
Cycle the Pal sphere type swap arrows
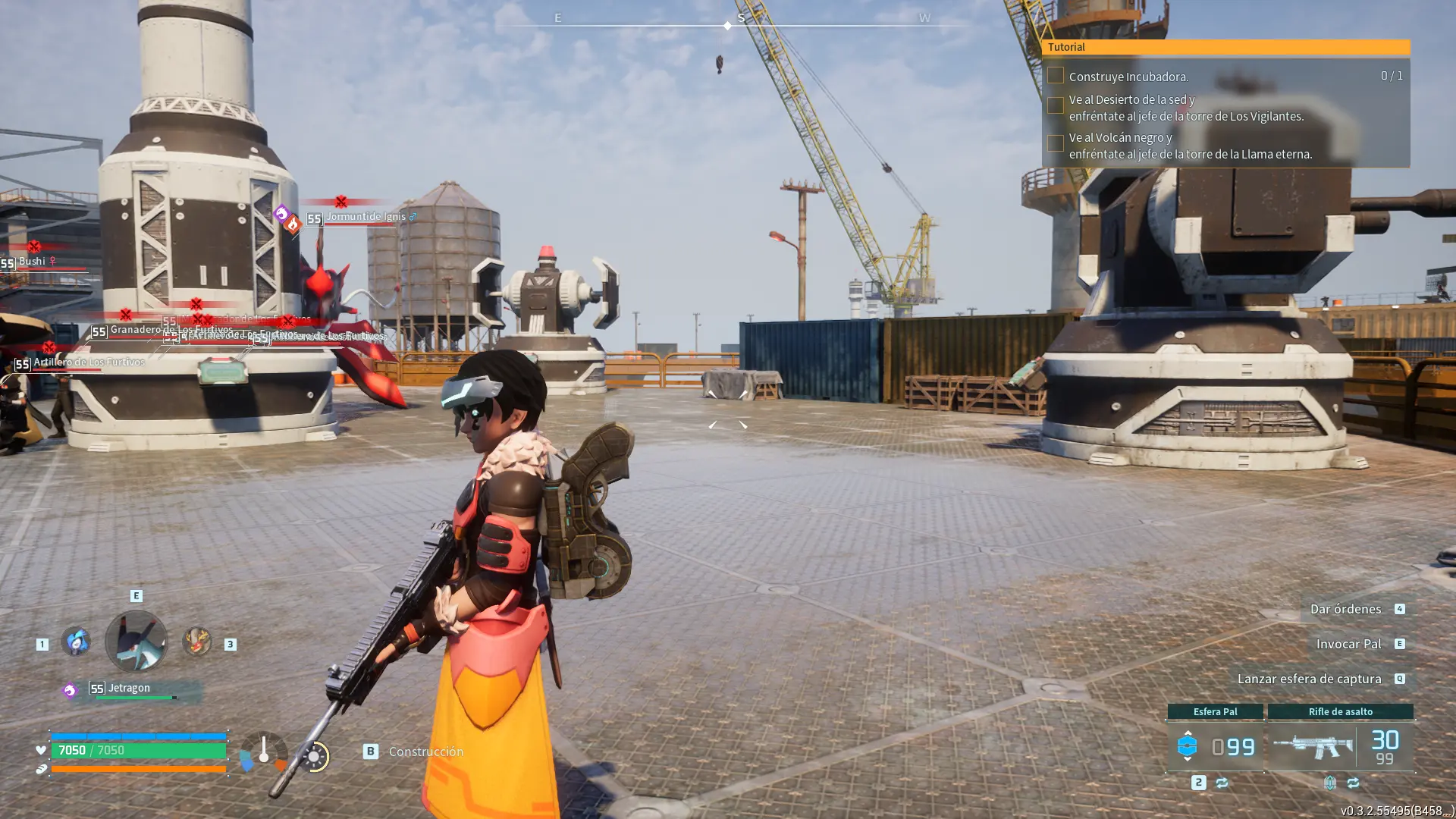click(x=1222, y=783)
